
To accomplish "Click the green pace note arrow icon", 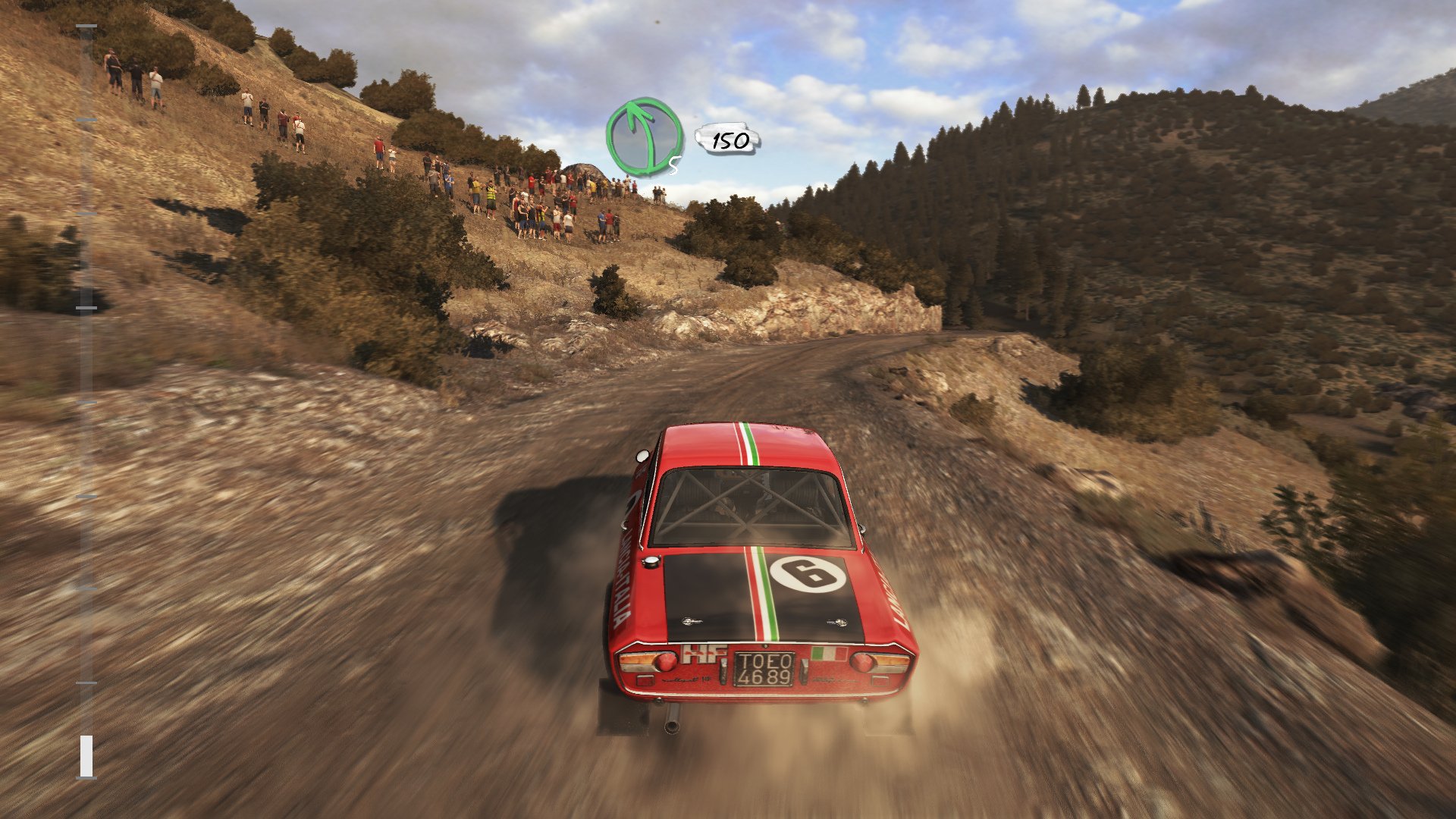I will tap(645, 137).
